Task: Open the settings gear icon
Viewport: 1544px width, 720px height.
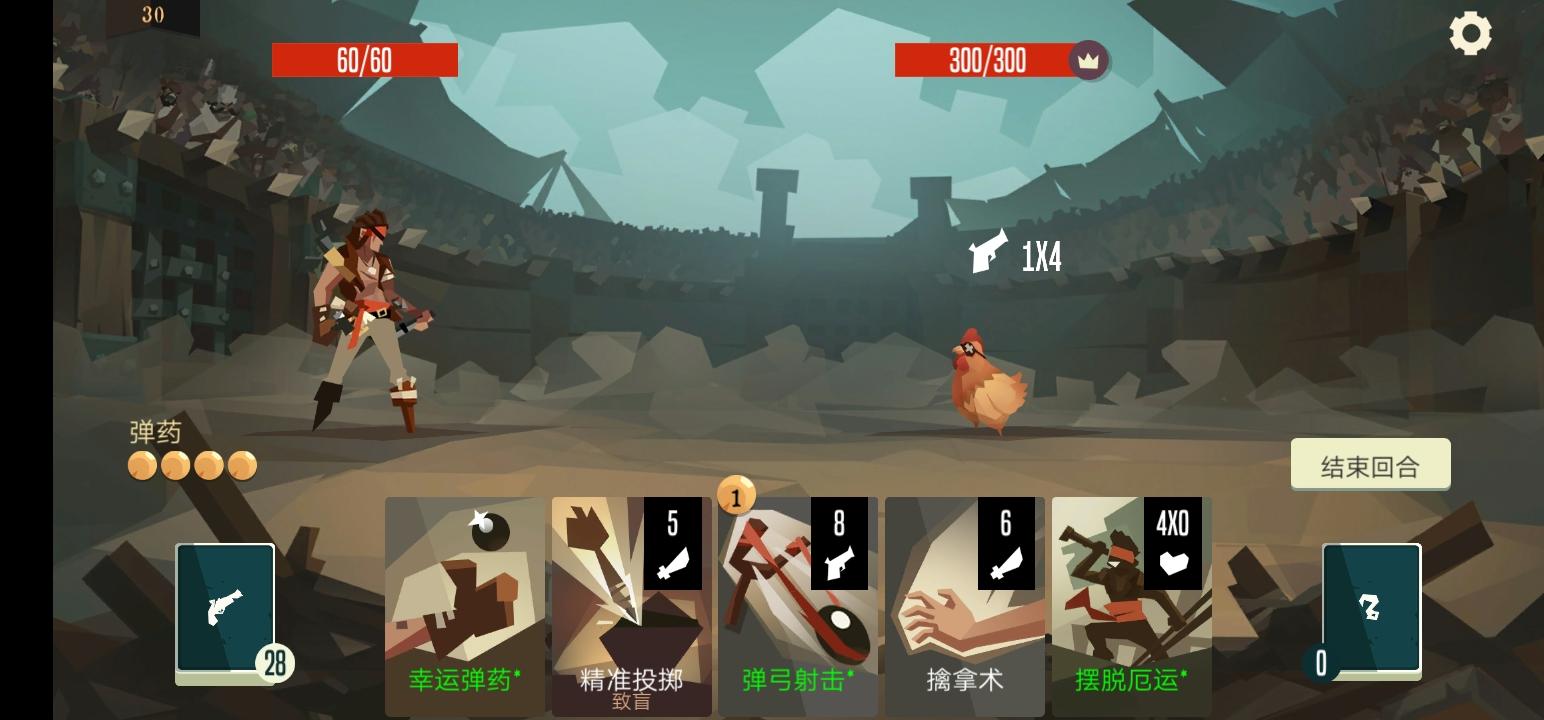Action: (1469, 34)
